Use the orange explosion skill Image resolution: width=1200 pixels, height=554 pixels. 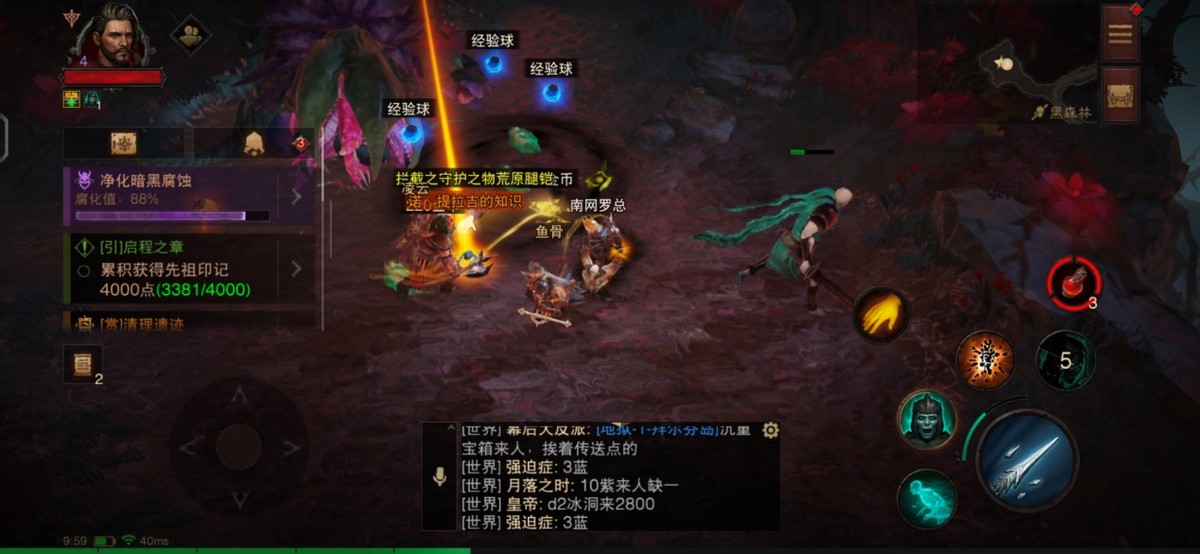point(985,360)
